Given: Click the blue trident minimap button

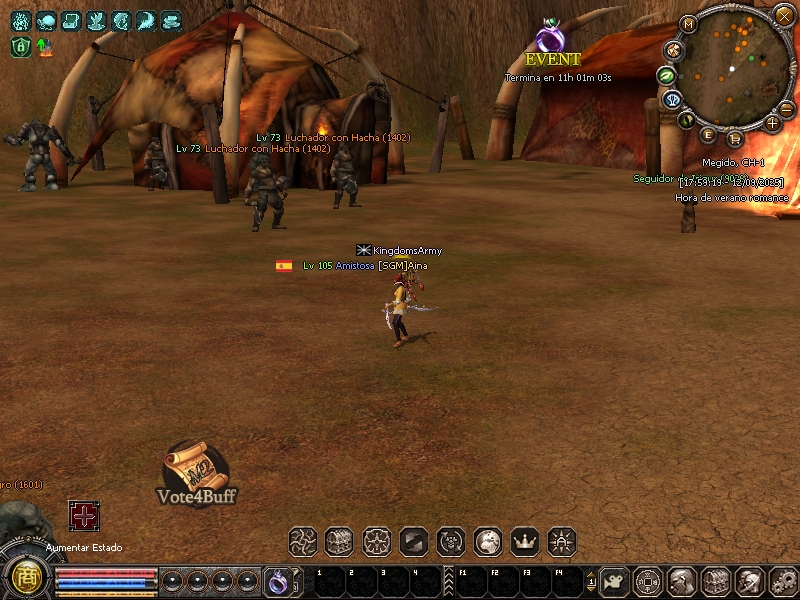Looking at the screenshot, I should tap(672, 99).
